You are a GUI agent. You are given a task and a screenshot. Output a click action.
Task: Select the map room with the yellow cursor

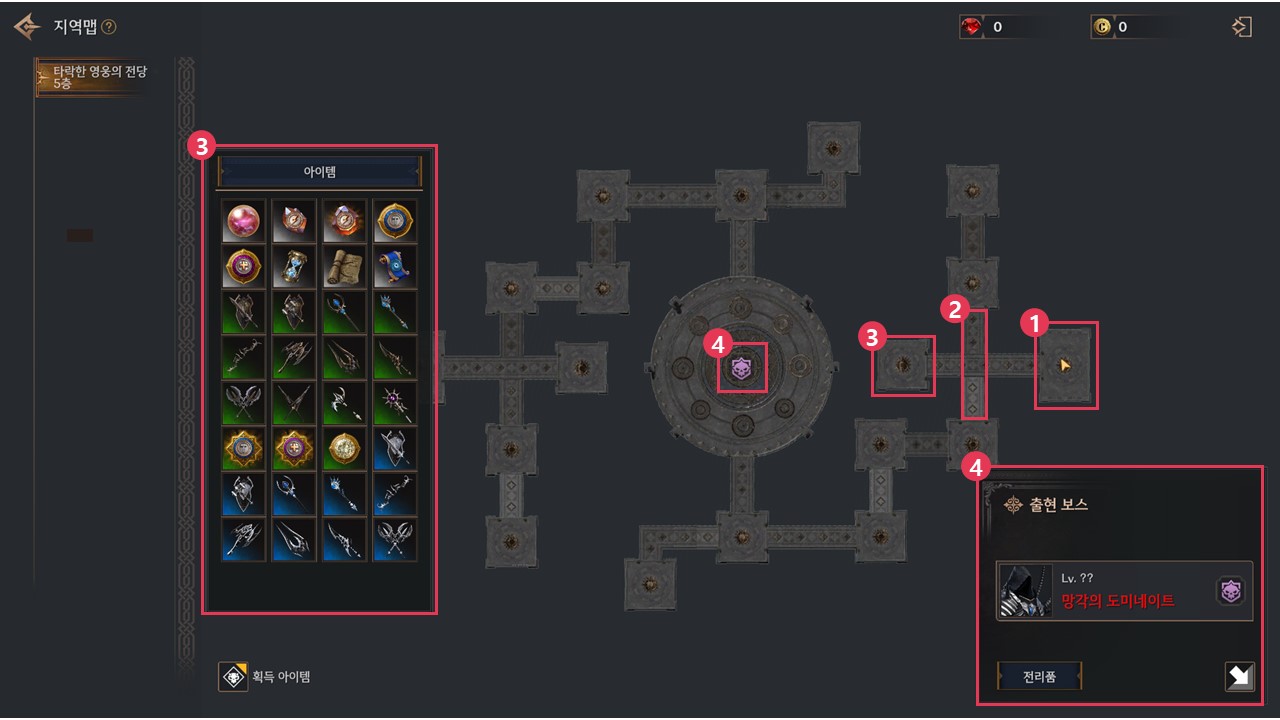(1066, 365)
